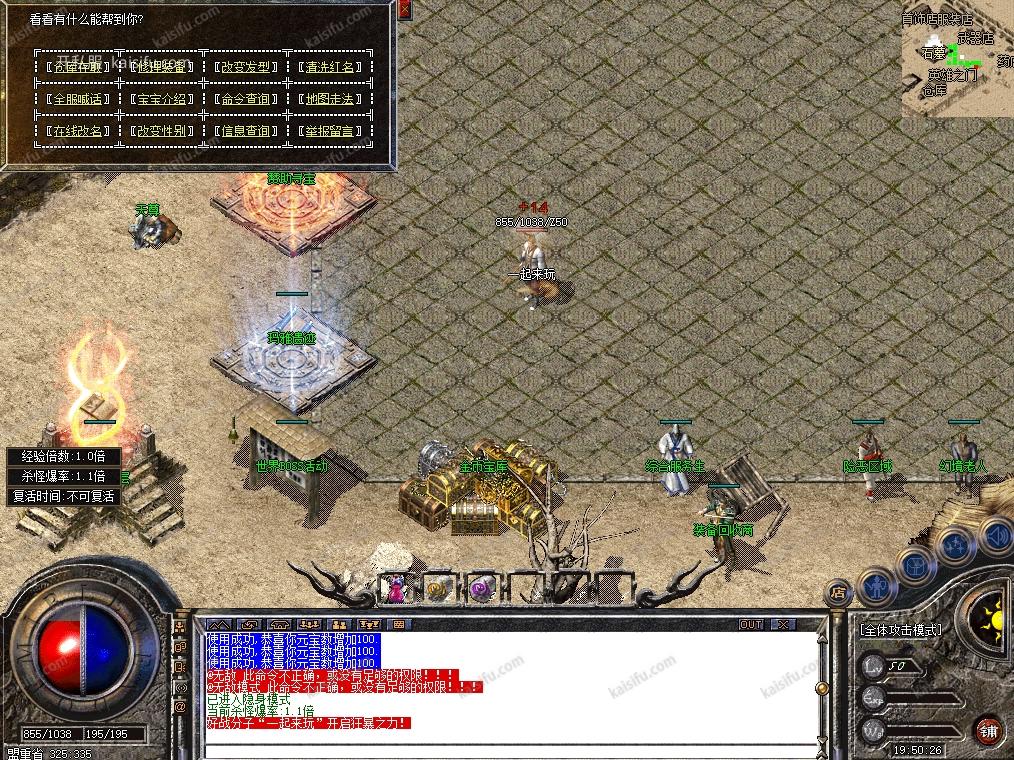This screenshot has height=760, width=1014.
Task: Use the purple swirl item in the hotbar
Action: coord(482,589)
